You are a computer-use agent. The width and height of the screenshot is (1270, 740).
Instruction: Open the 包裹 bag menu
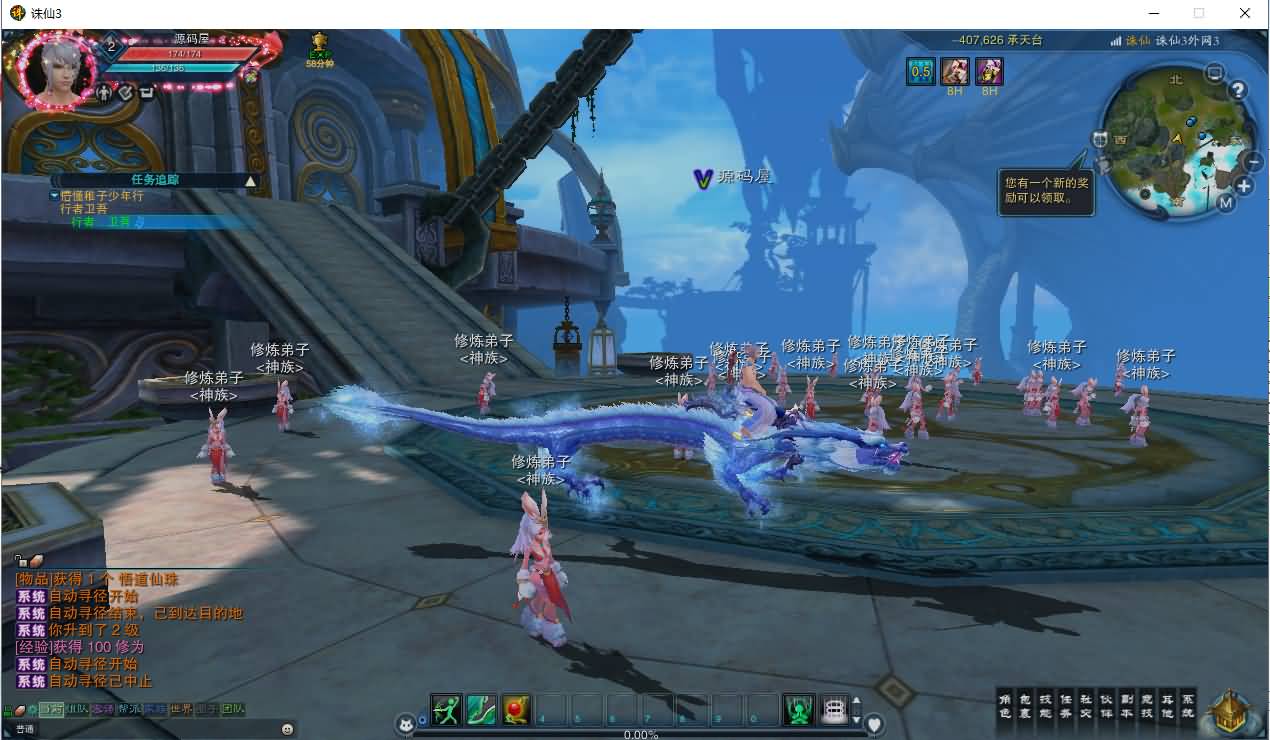(x=1024, y=706)
